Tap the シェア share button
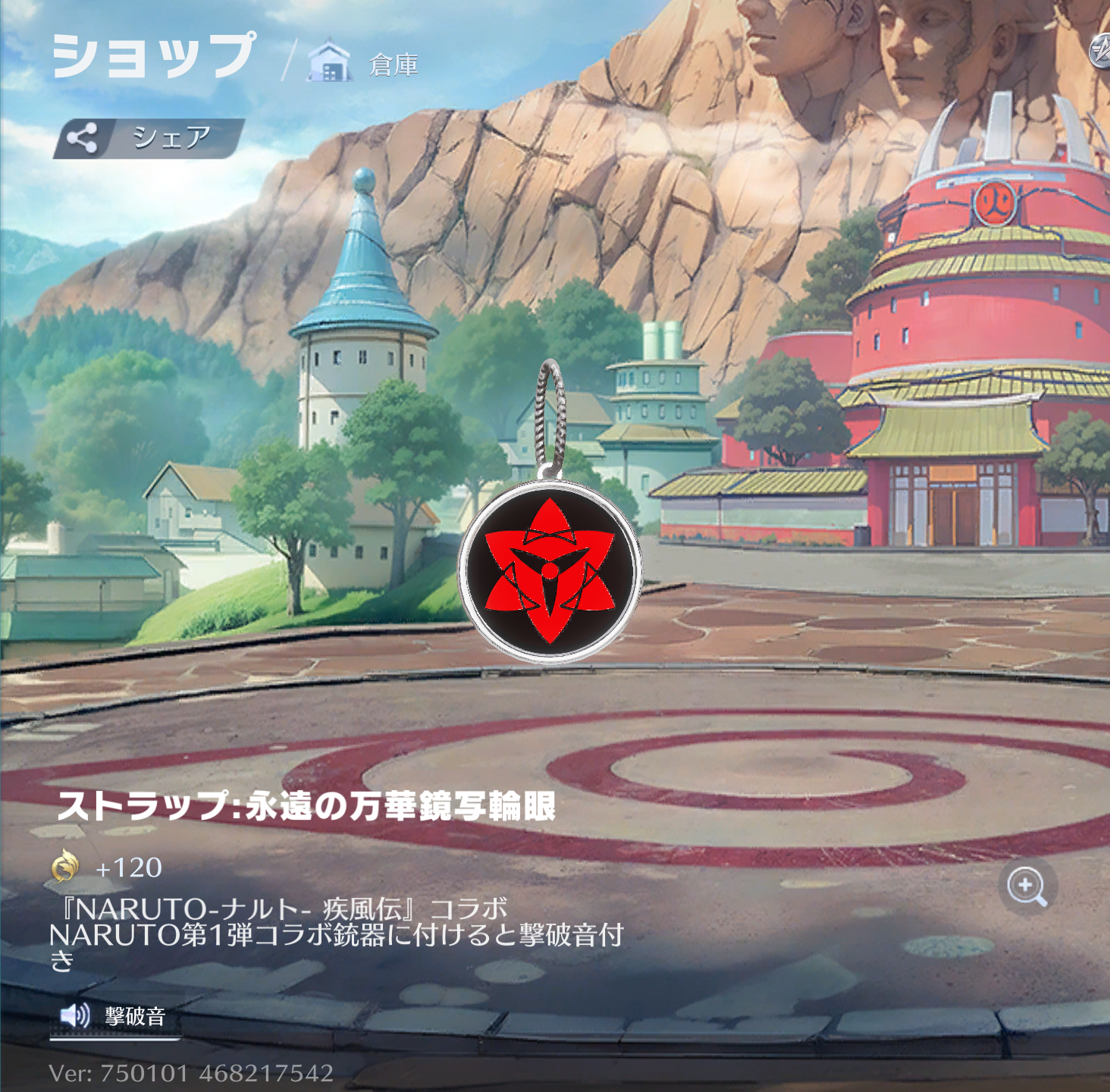1110x1092 pixels. click(149, 138)
